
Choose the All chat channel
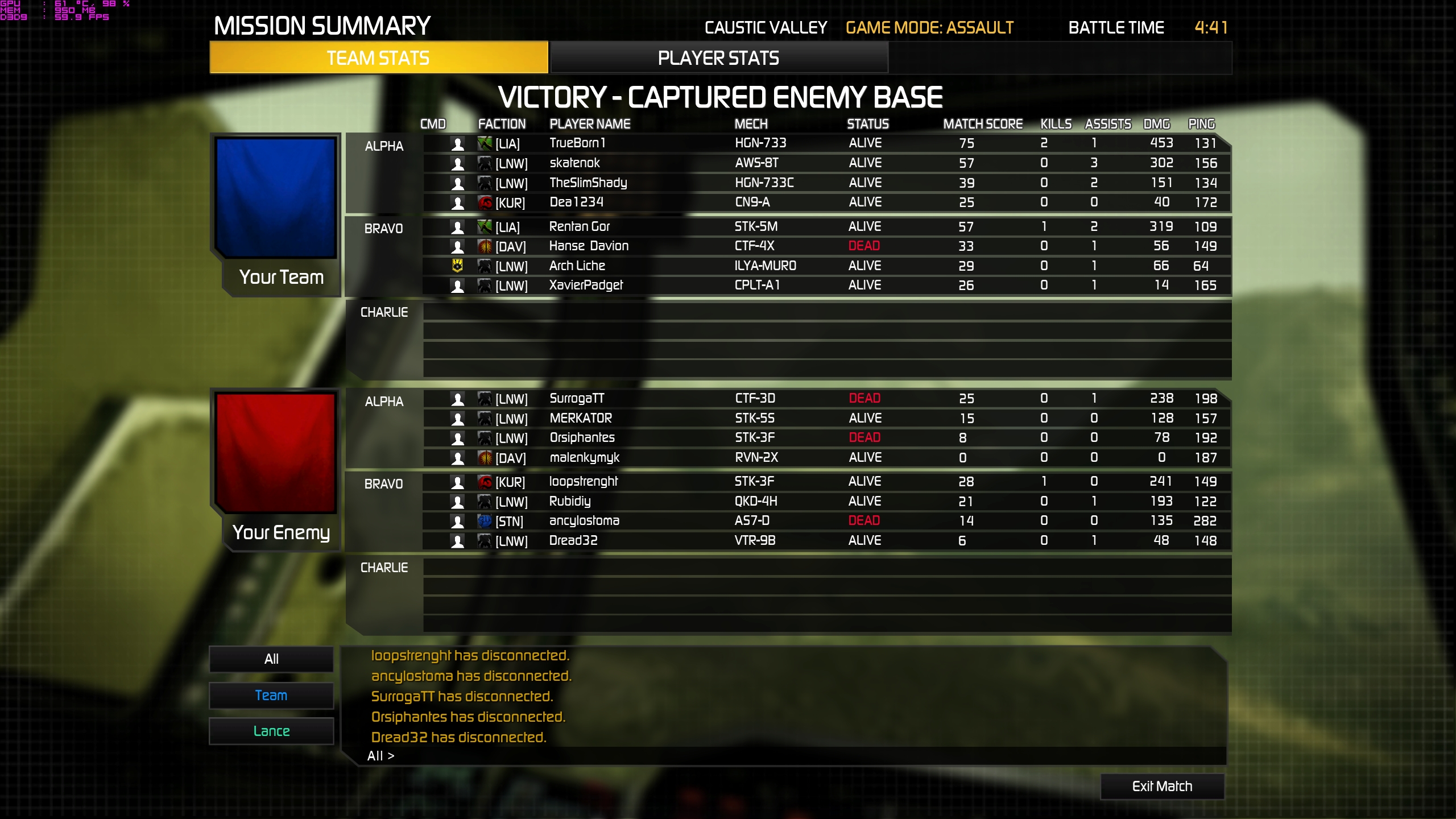click(271, 659)
